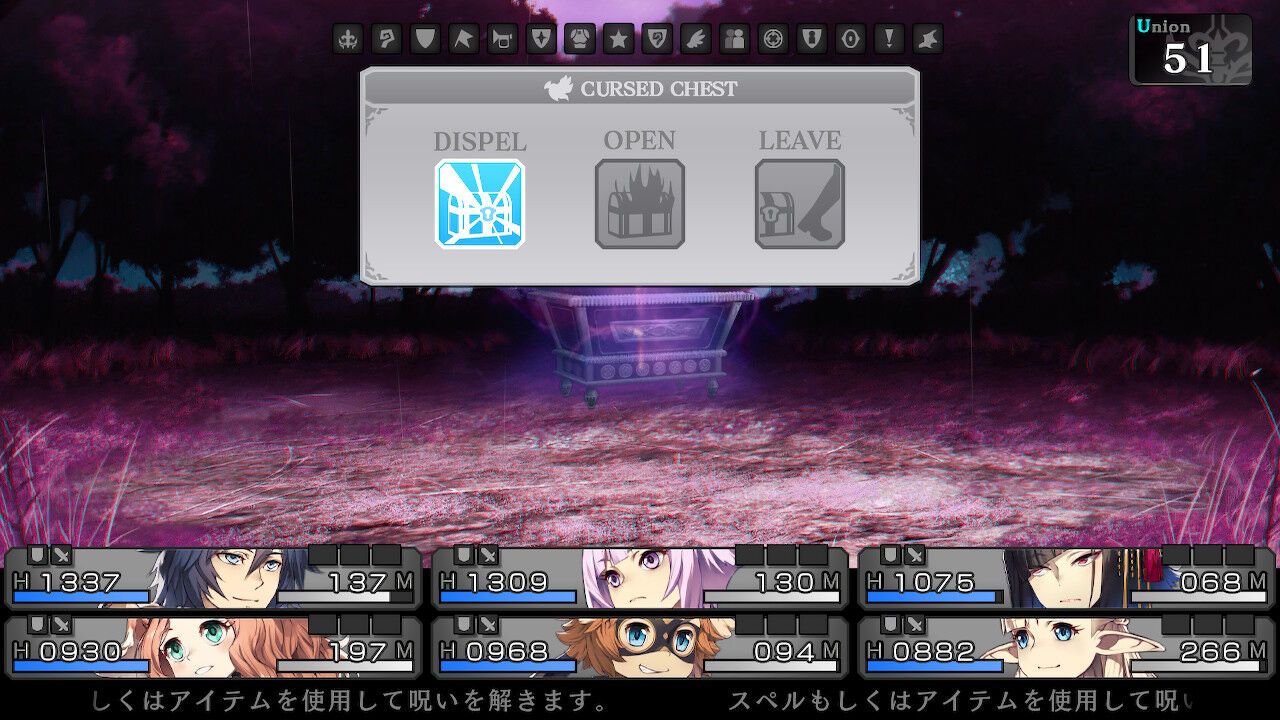
Task: Click the two-person party icon in the top bar
Action: 735,40
